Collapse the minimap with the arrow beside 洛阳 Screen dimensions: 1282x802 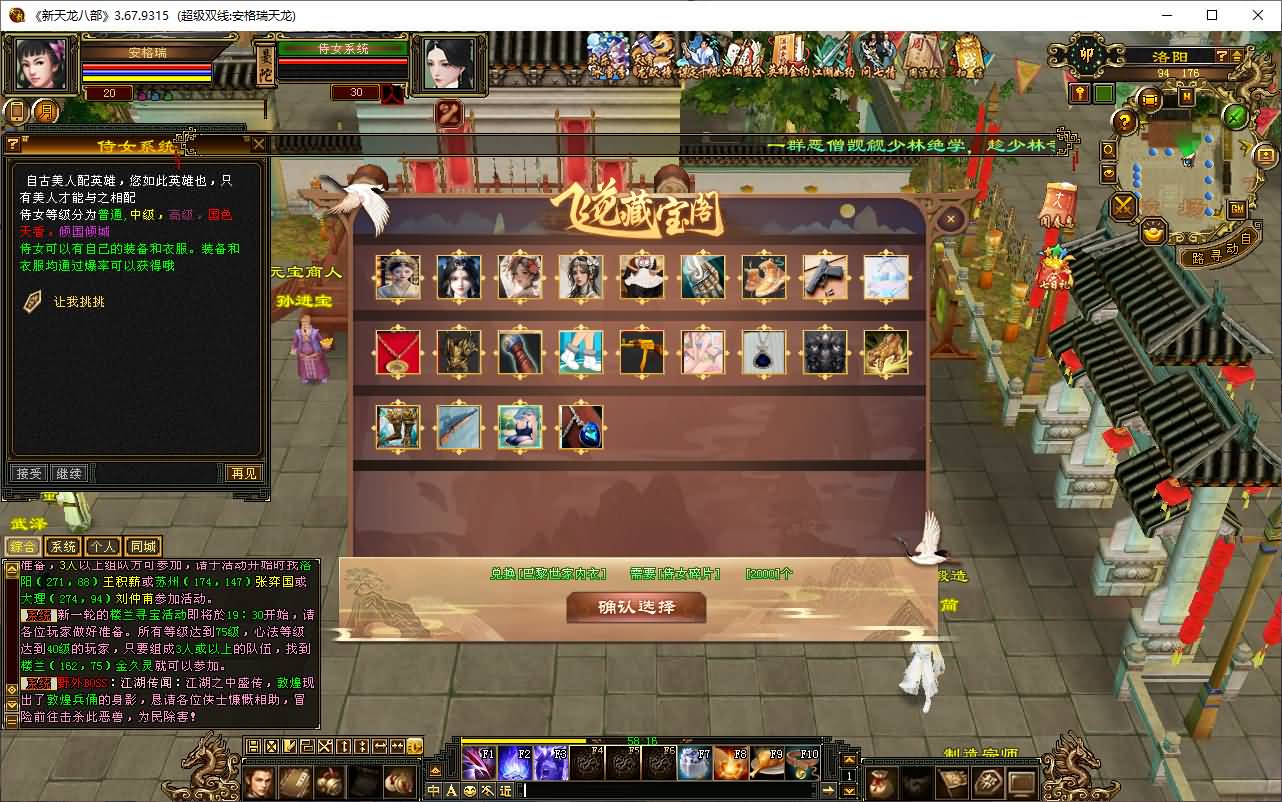click(x=1236, y=56)
